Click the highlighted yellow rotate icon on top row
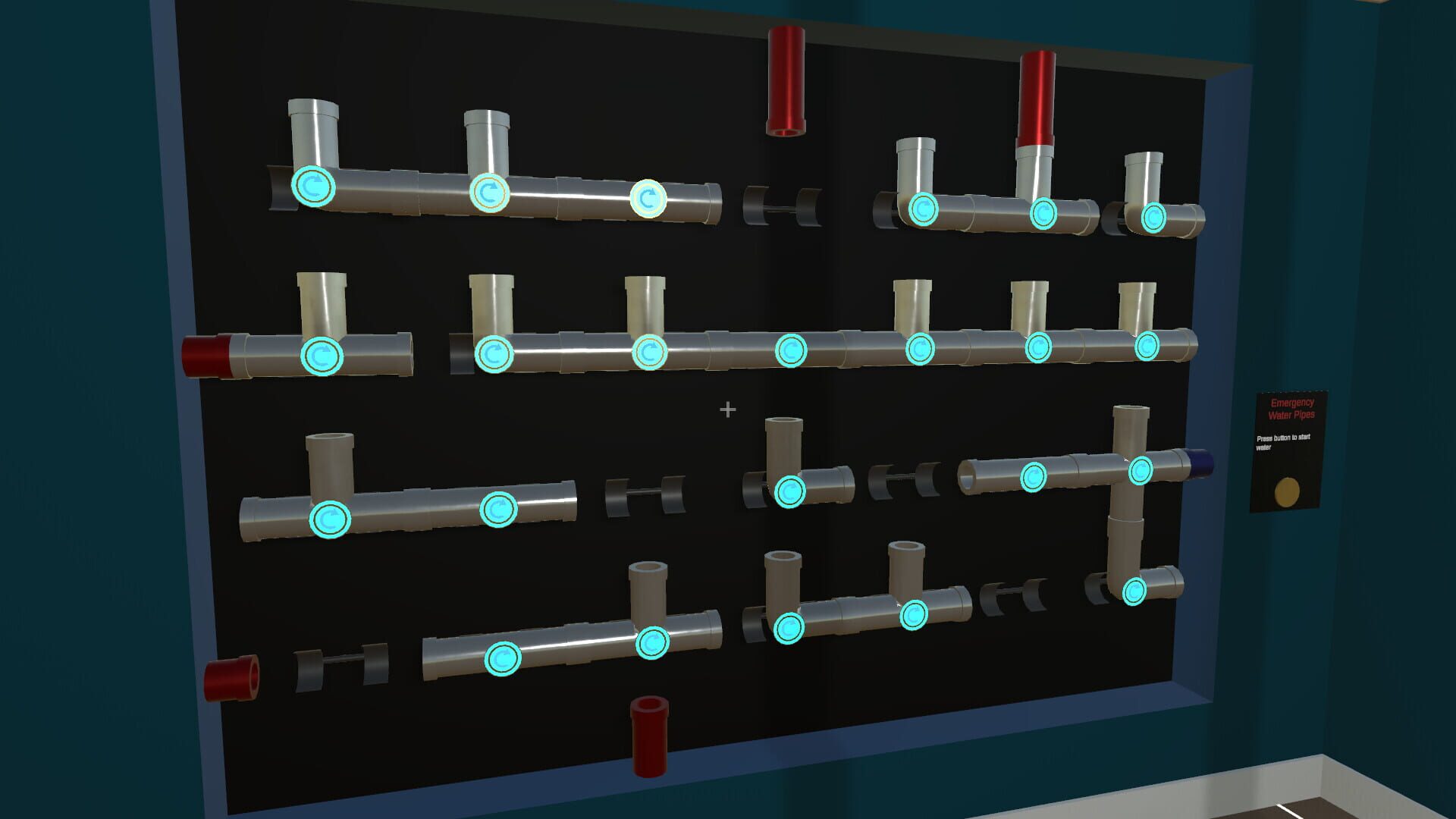 (648, 199)
